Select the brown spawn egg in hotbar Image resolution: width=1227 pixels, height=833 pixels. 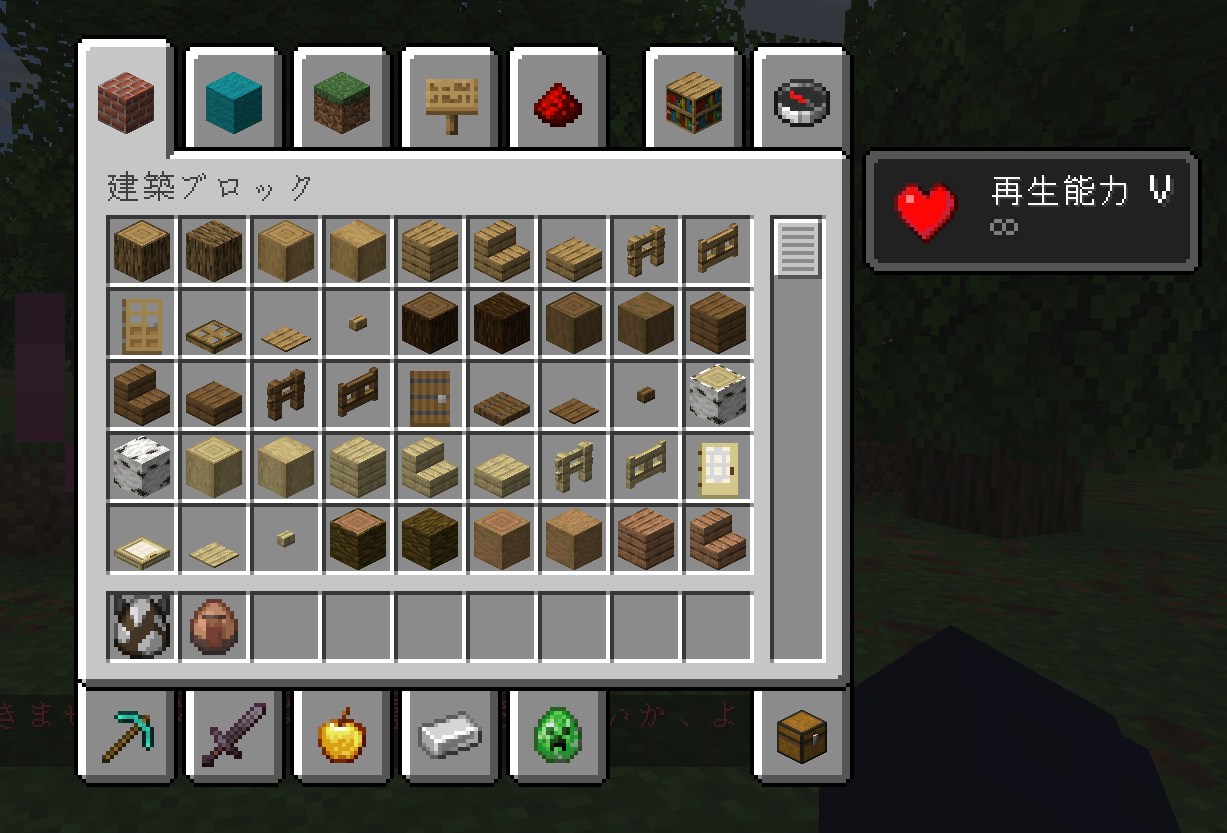[x=214, y=628]
